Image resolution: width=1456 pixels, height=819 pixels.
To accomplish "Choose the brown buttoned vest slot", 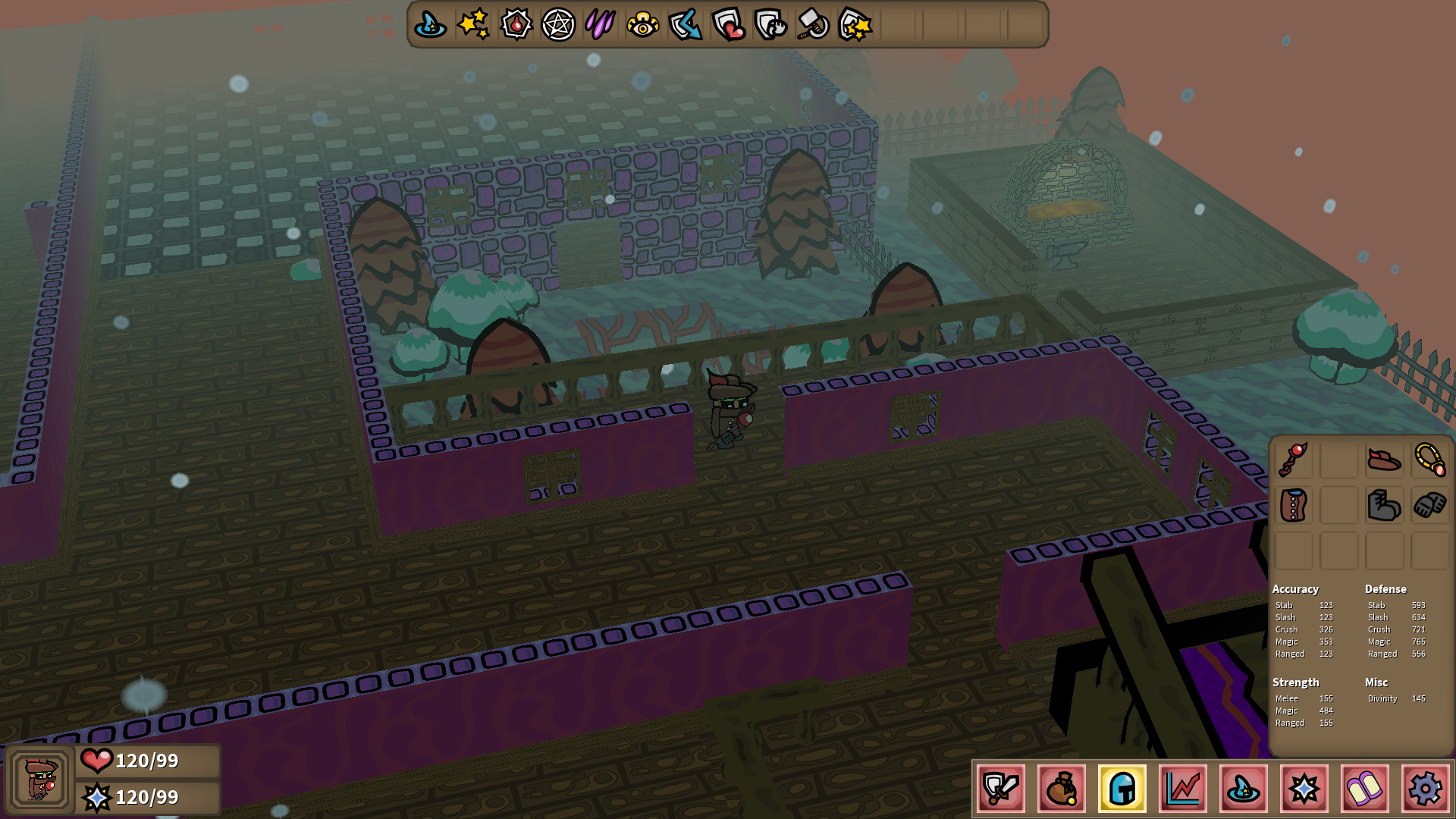I will tap(1293, 505).
